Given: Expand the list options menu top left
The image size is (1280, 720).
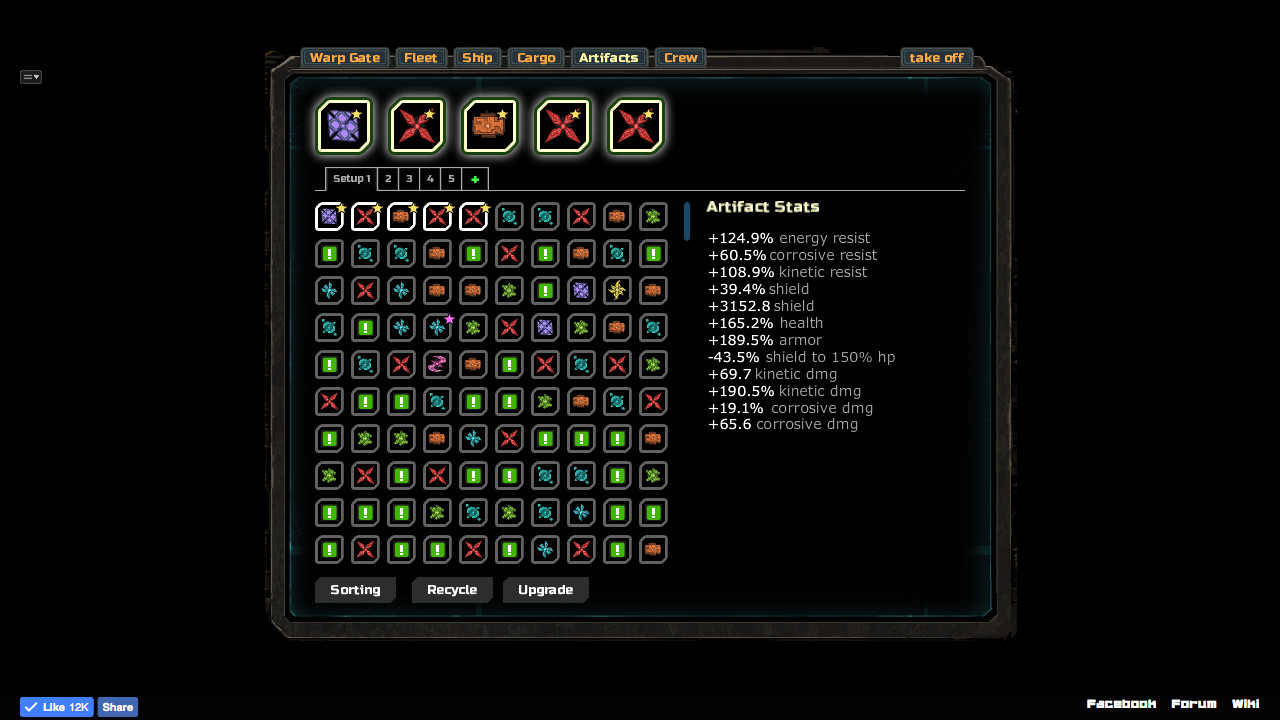Looking at the screenshot, I should pos(30,76).
